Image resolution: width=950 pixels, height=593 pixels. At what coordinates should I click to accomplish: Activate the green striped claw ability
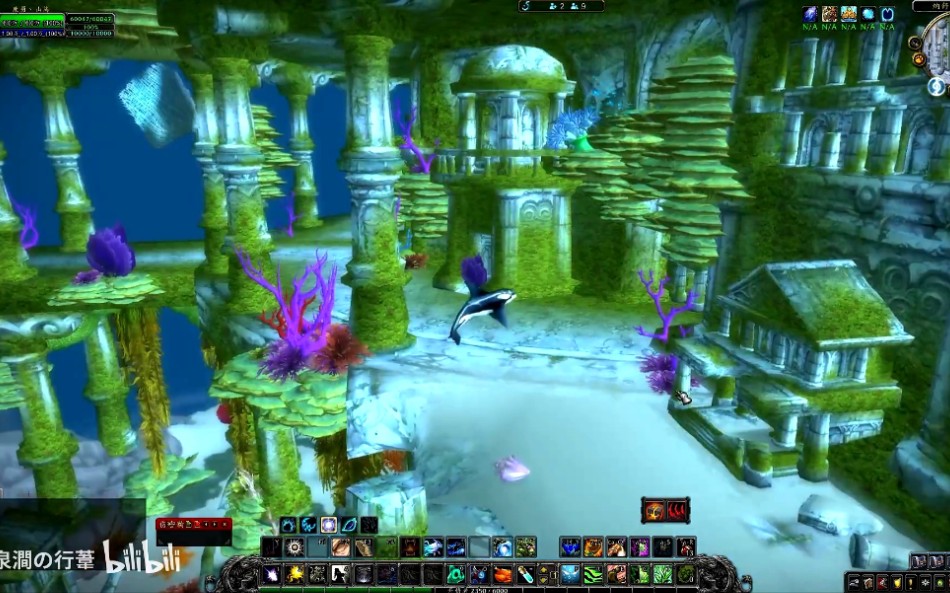click(593, 575)
